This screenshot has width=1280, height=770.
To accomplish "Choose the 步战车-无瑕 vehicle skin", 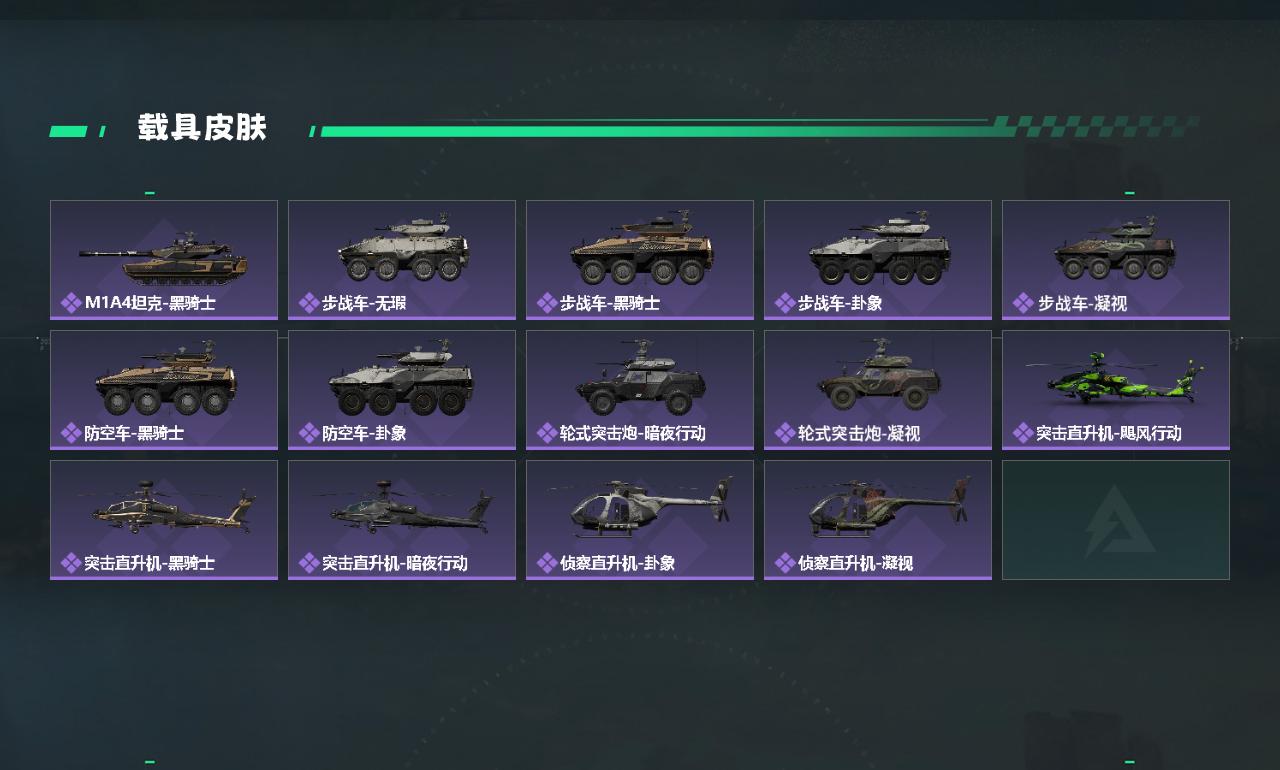I will [x=402, y=260].
